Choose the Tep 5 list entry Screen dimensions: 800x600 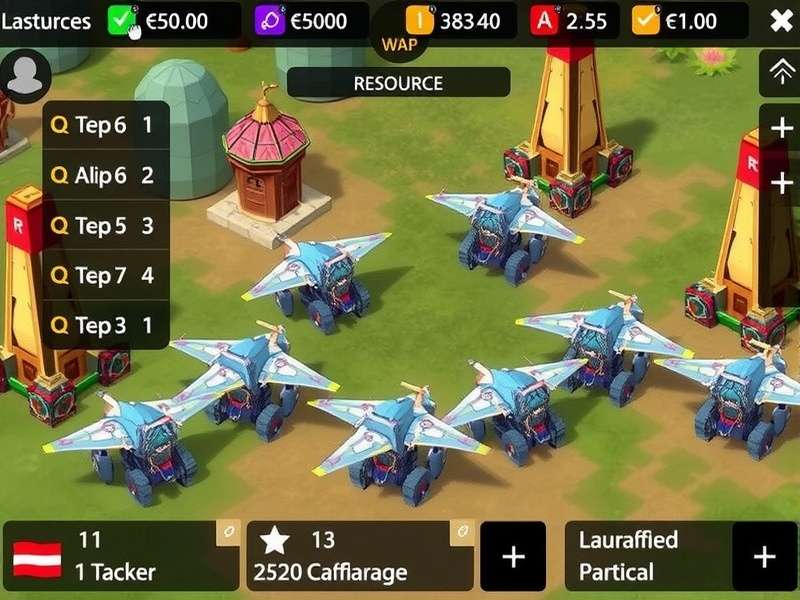click(105, 226)
